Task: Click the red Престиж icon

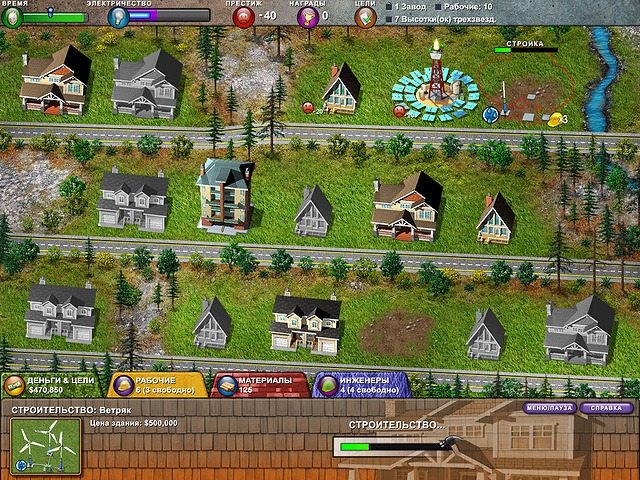Action: pyautogui.click(x=243, y=17)
